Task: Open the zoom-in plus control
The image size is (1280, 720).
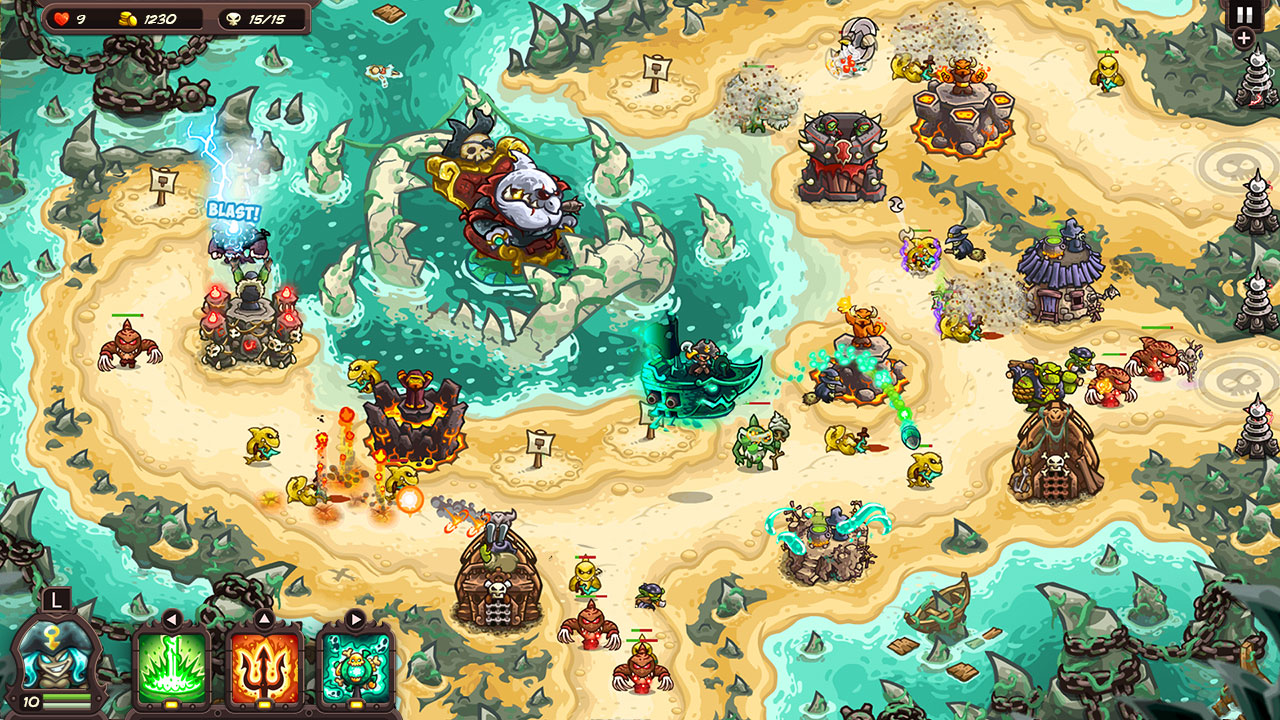Action: tap(1243, 40)
